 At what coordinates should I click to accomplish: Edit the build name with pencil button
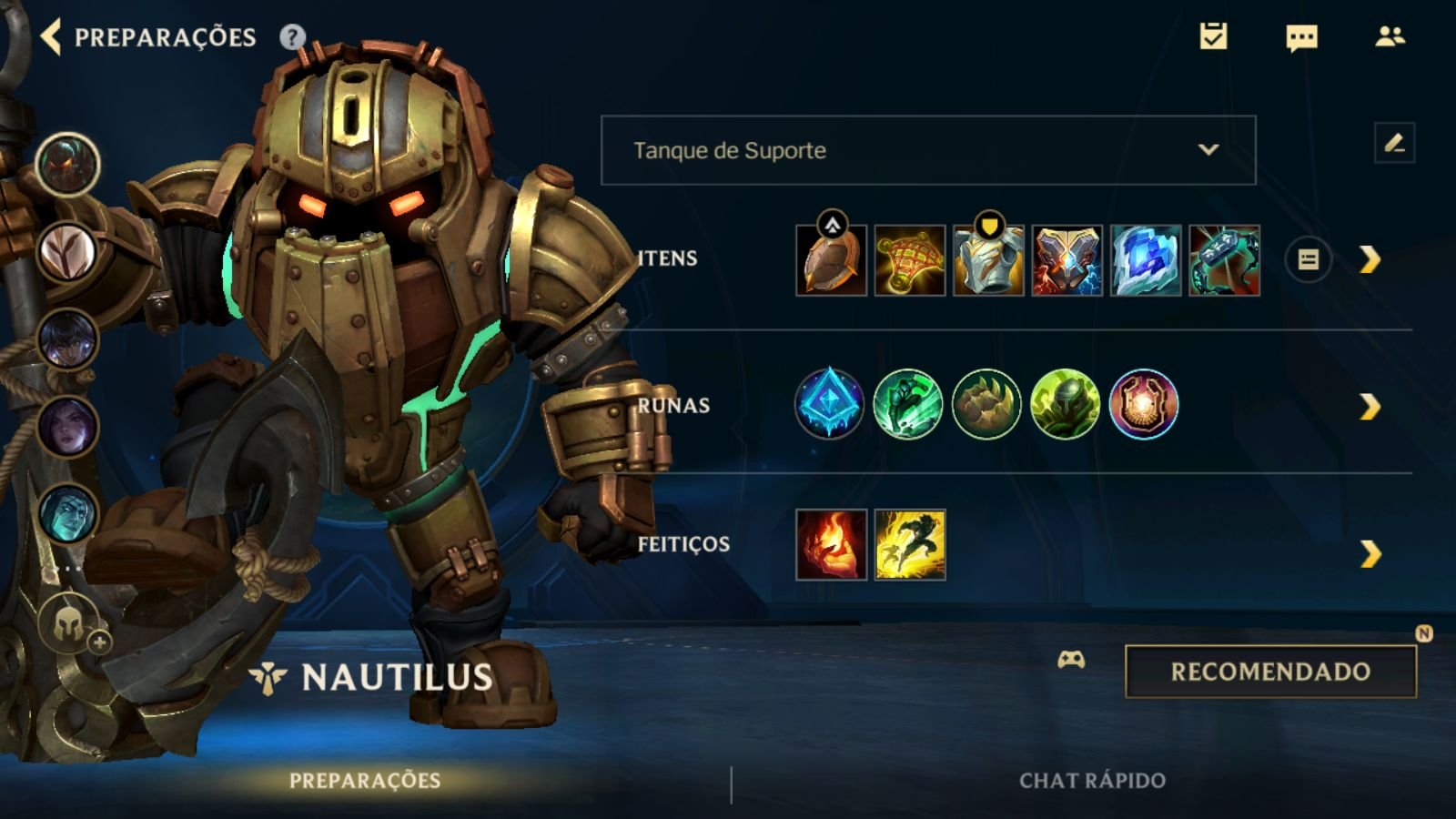1394,143
